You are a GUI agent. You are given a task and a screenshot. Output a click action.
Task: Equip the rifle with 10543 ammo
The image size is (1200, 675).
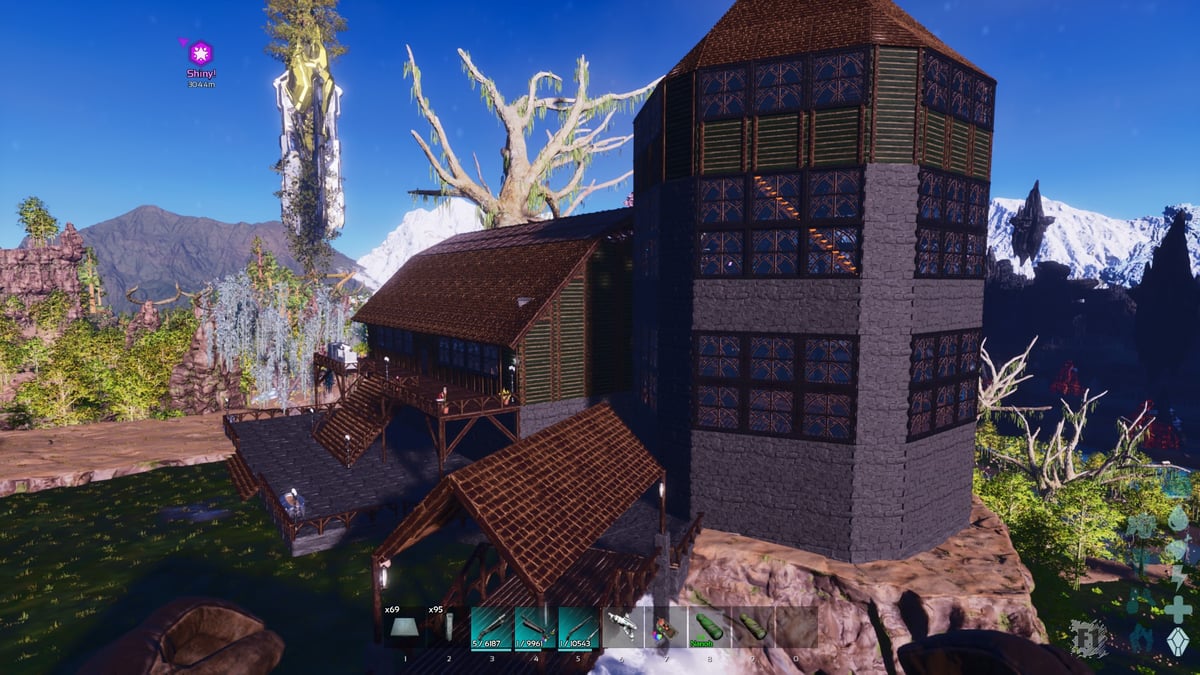579,627
